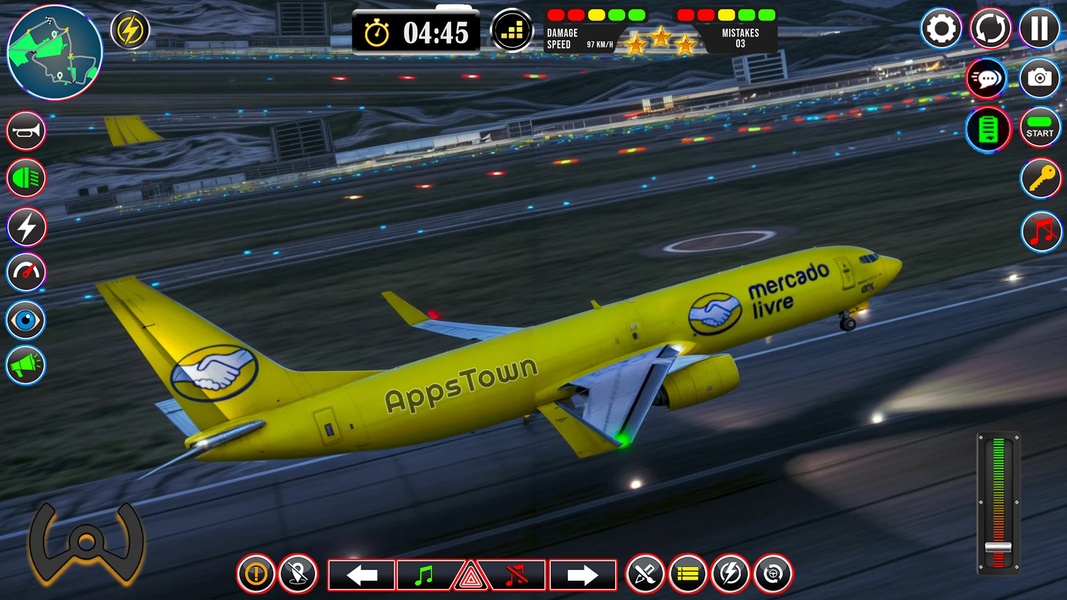Switch camera view with the camera icon
This screenshot has height=600, width=1067.
[1040, 78]
